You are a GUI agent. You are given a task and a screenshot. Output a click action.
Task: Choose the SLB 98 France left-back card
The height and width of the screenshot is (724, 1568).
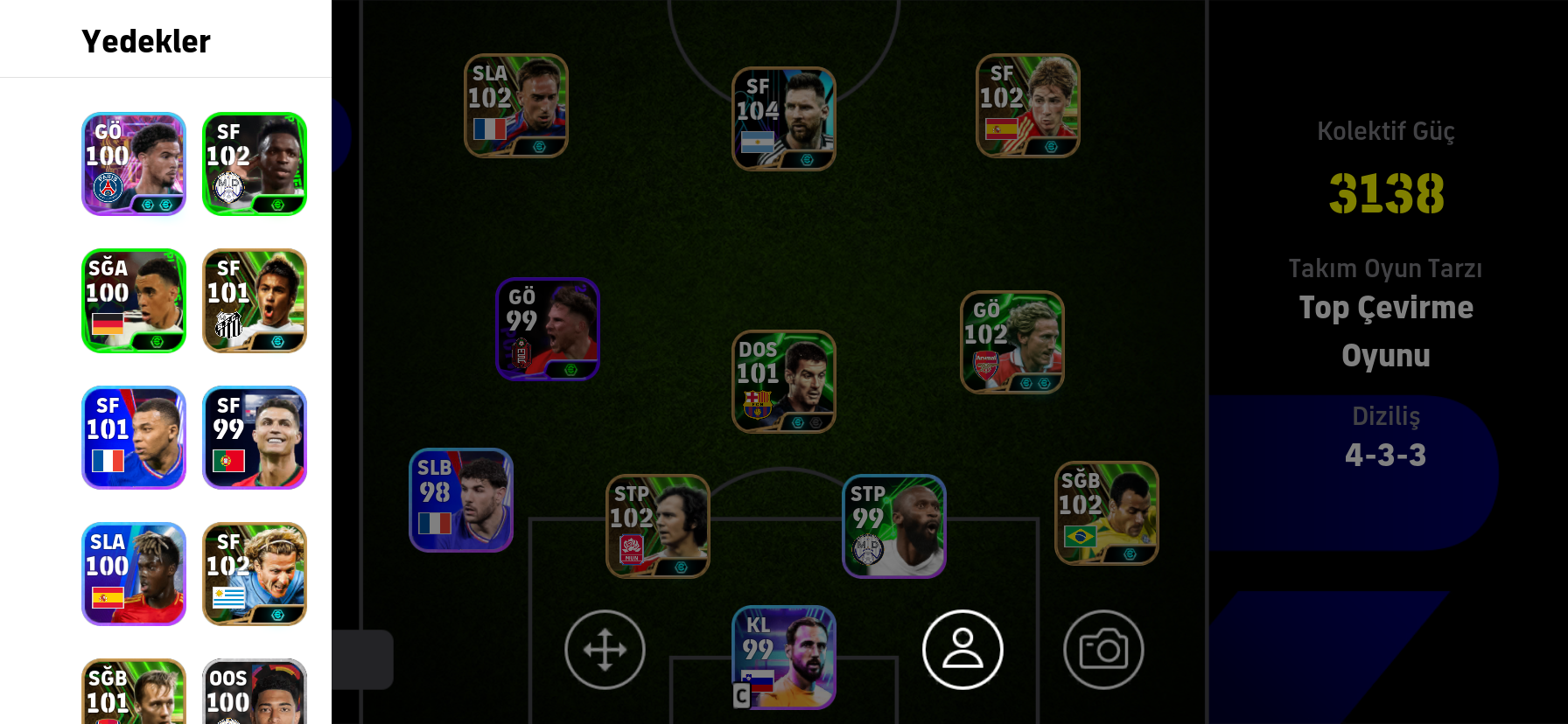(461, 500)
